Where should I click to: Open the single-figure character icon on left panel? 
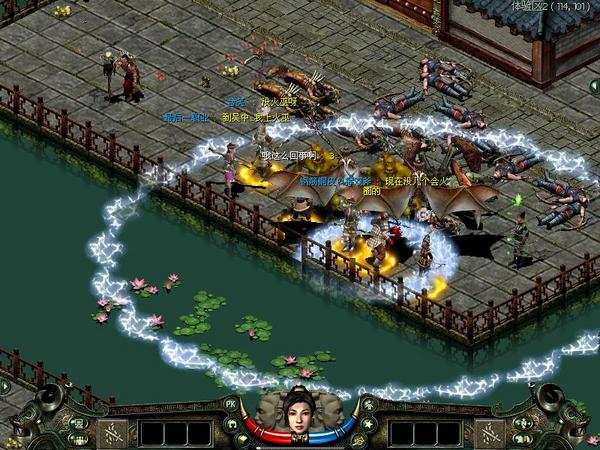[78, 422]
